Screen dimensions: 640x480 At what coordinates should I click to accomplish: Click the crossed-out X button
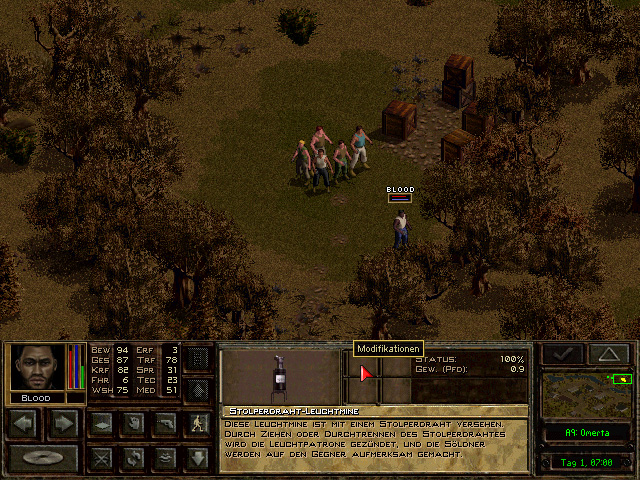click(x=99, y=458)
